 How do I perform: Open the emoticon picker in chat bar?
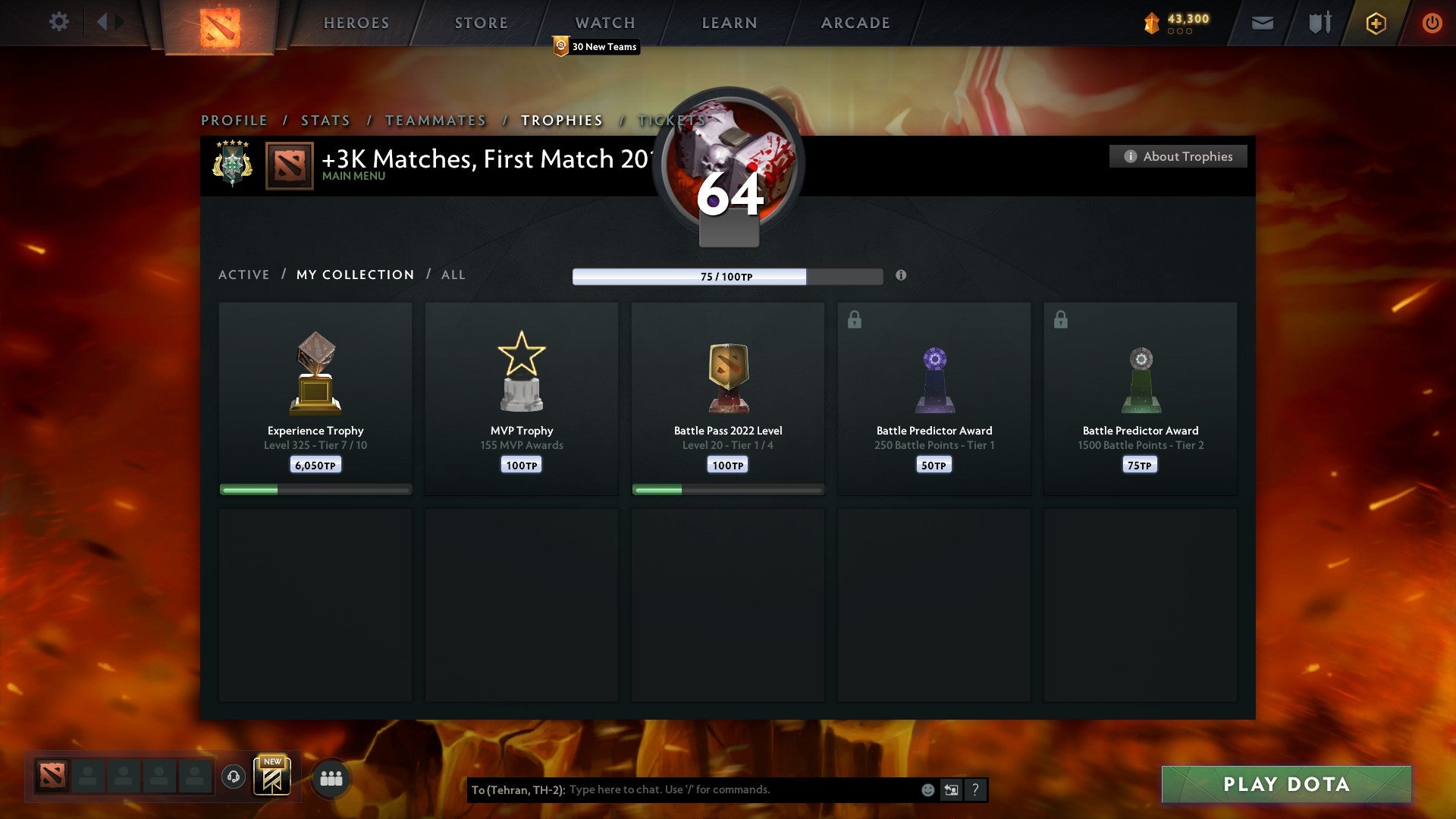(x=927, y=789)
